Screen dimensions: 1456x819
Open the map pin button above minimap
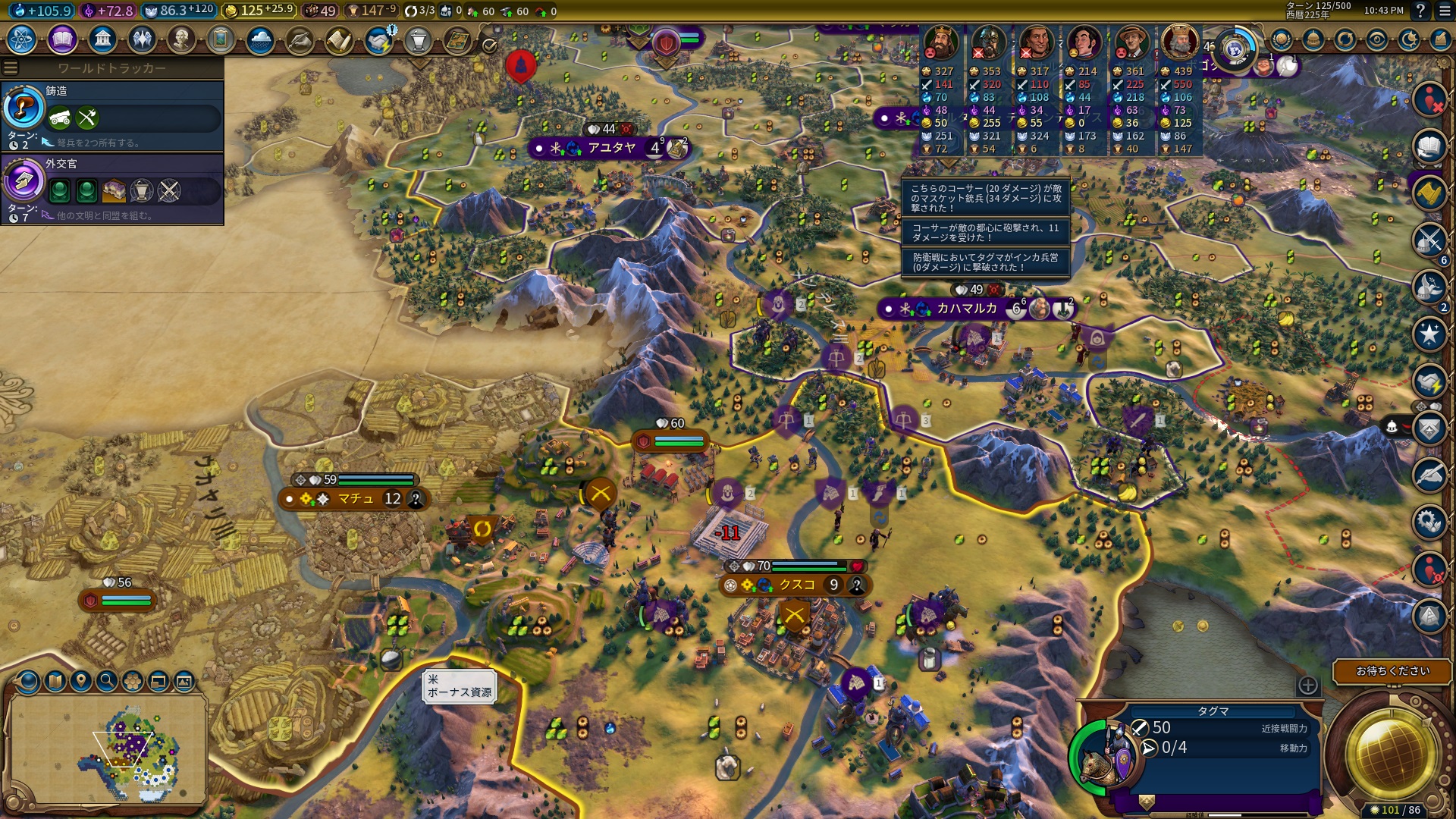point(81,681)
